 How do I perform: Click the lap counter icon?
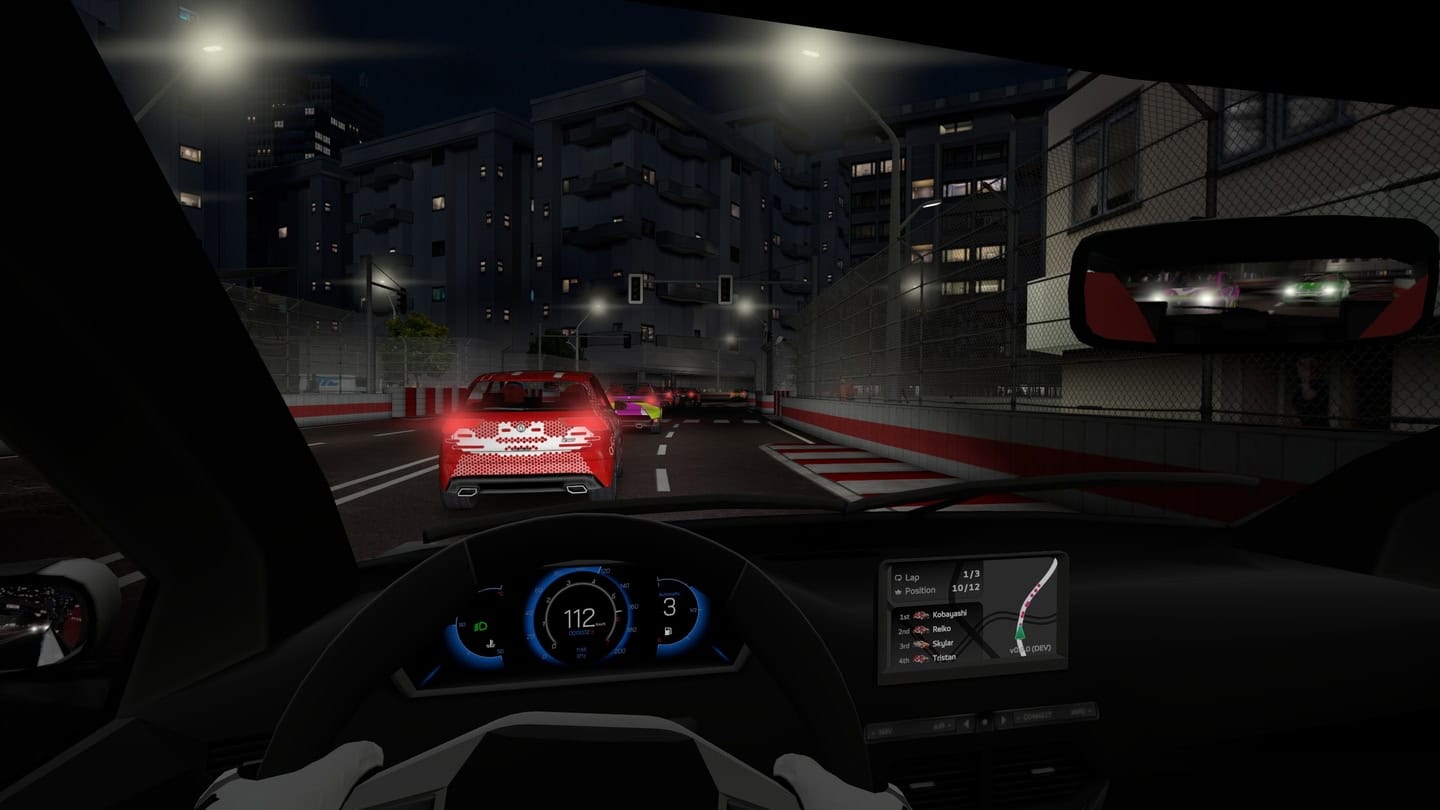click(x=898, y=576)
